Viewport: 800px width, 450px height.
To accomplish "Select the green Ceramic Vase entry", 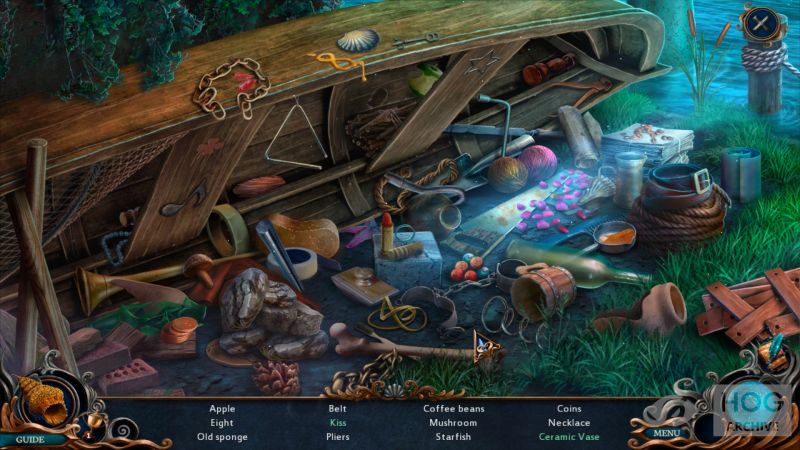I will pyautogui.click(x=570, y=437).
